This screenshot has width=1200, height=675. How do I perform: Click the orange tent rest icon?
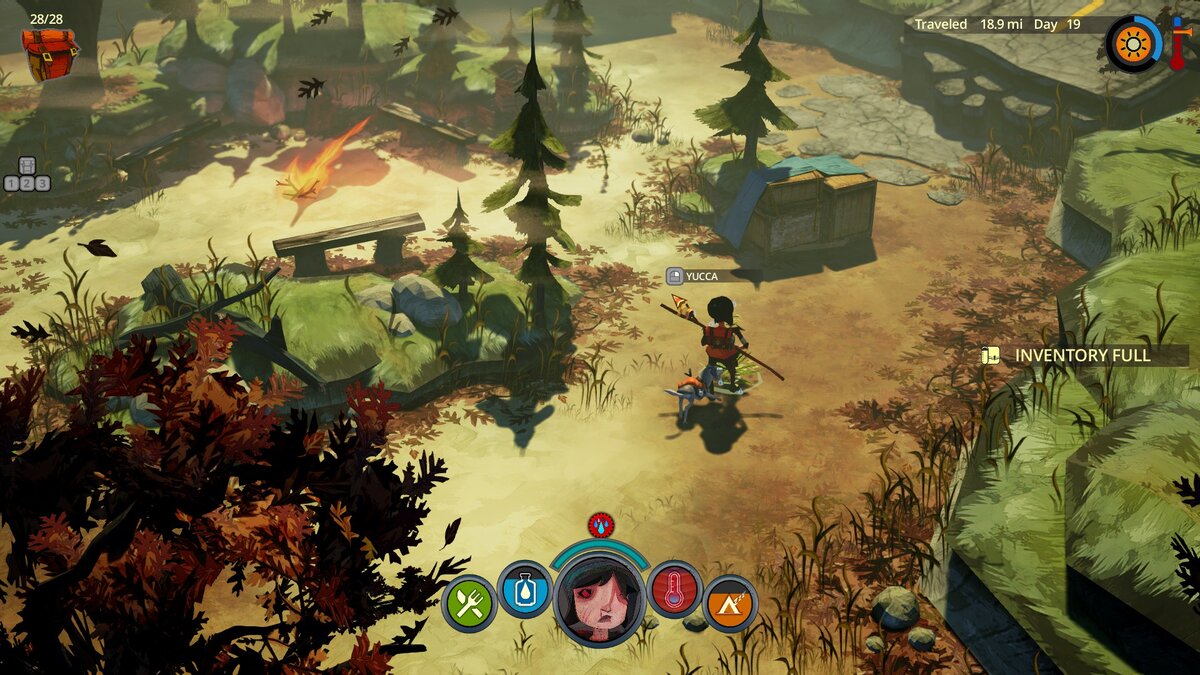(x=730, y=603)
